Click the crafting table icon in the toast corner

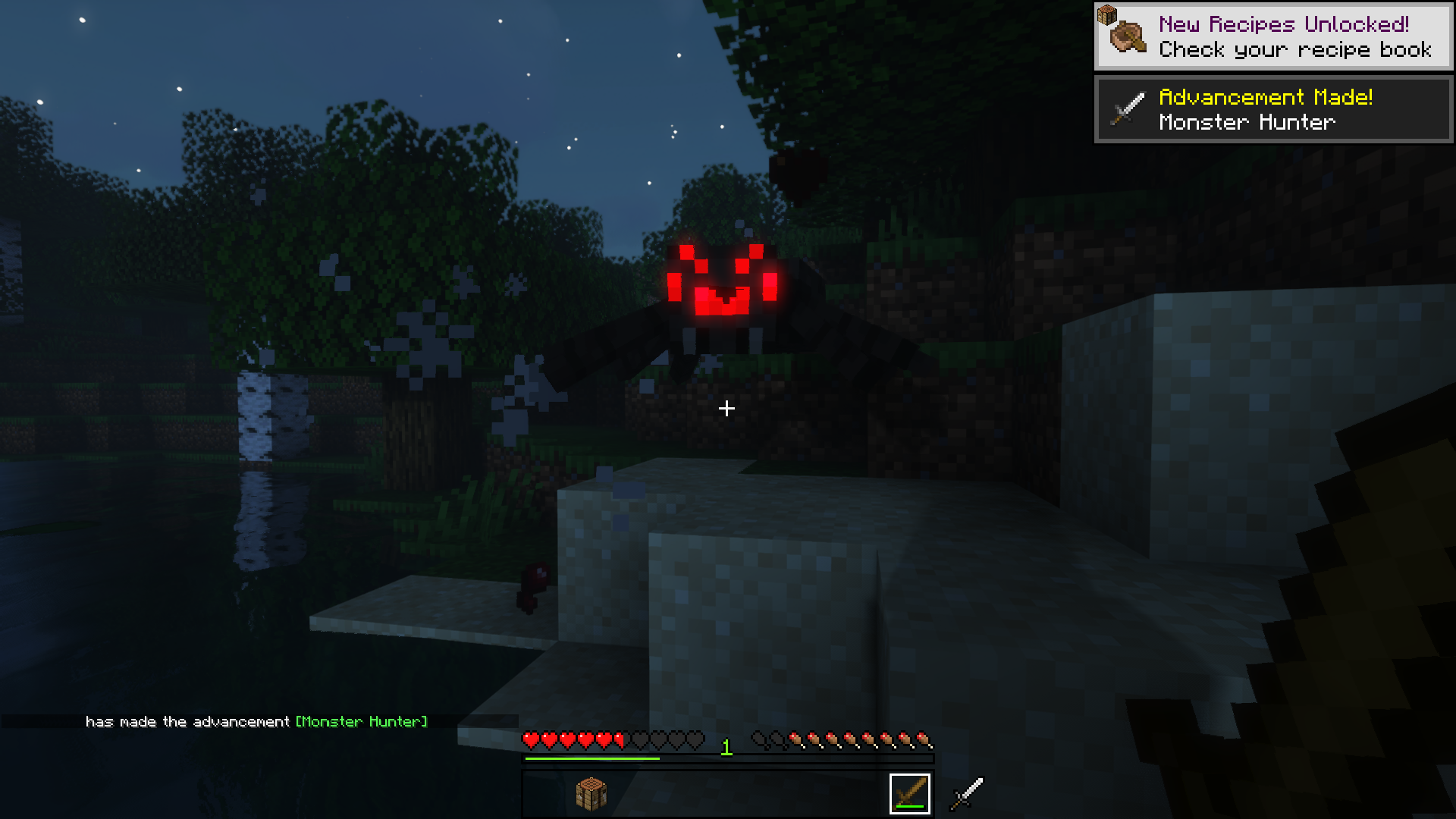click(x=1109, y=14)
